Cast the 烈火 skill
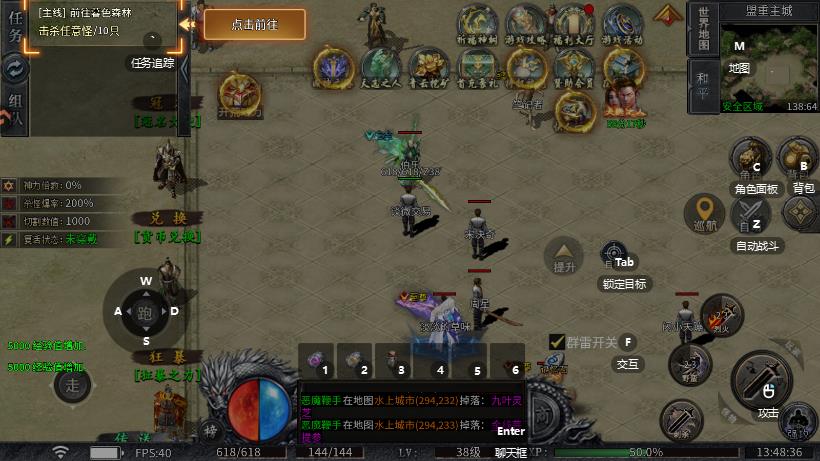Screen dimensions: 820x461 pos(721,314)
